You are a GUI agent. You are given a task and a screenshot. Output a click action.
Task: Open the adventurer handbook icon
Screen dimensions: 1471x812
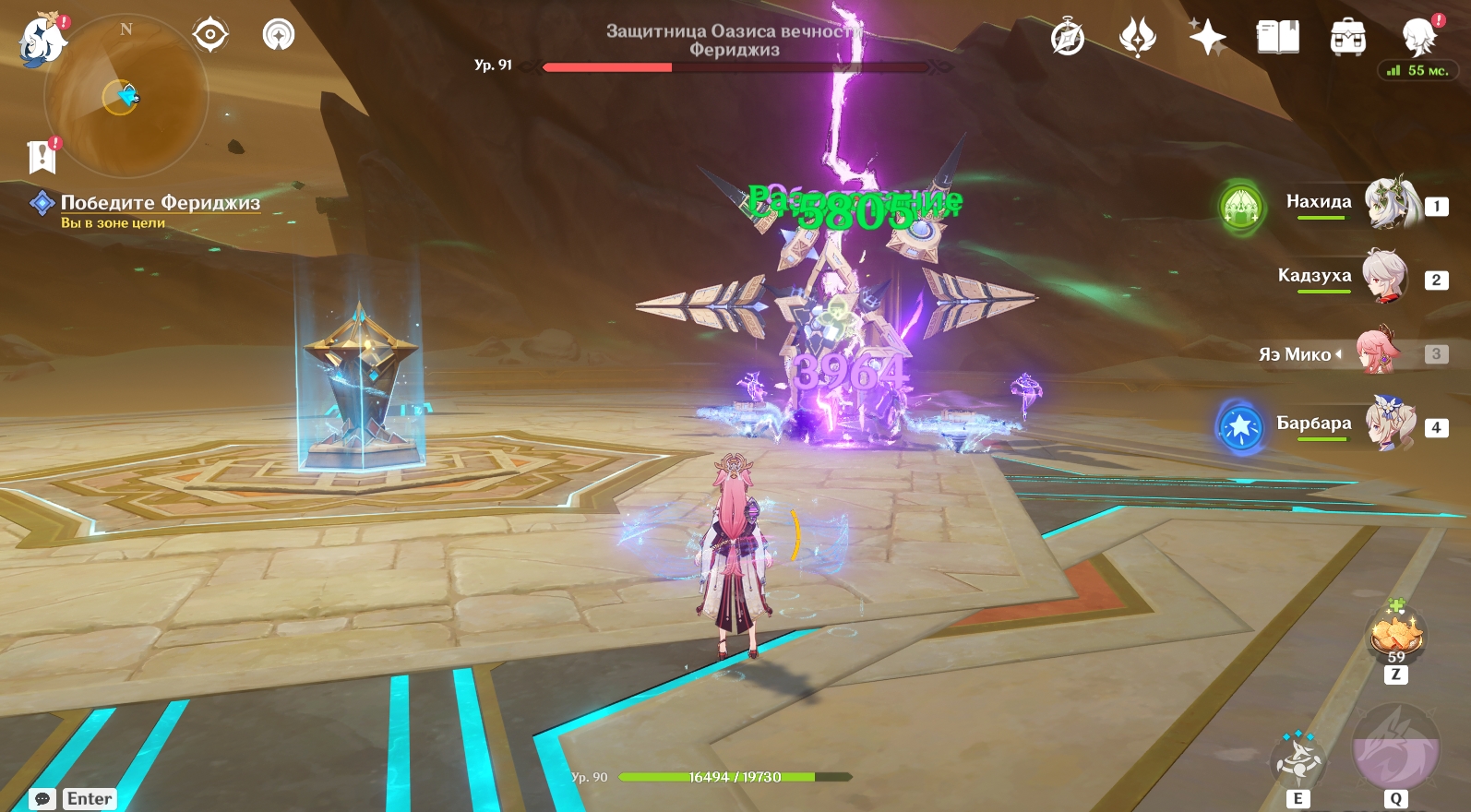coord(1277,38)
